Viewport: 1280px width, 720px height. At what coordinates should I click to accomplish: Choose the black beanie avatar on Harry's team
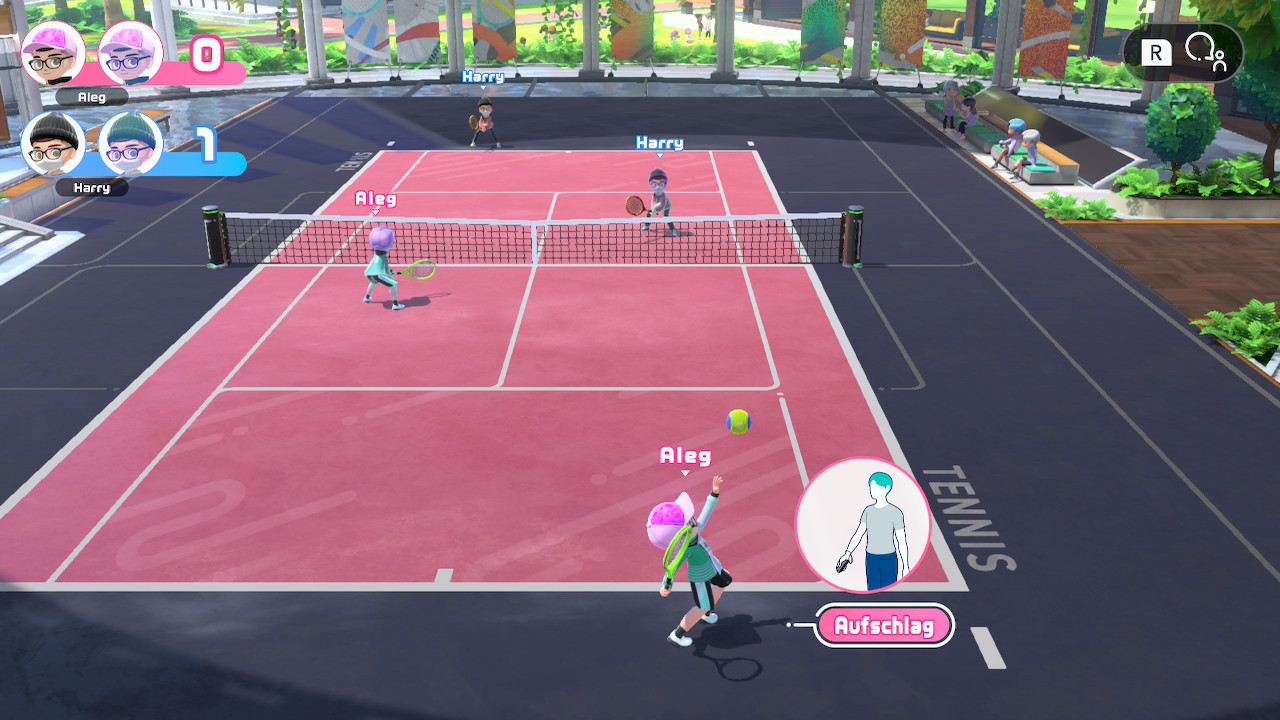53,143
